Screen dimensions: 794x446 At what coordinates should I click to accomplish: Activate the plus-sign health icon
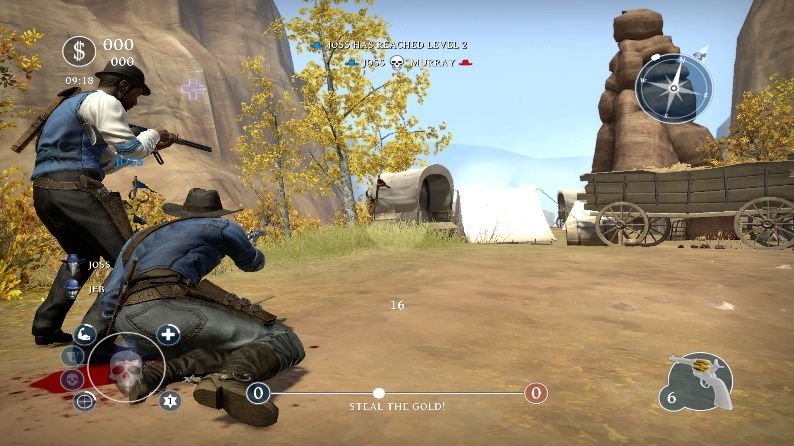click(168, 335)
